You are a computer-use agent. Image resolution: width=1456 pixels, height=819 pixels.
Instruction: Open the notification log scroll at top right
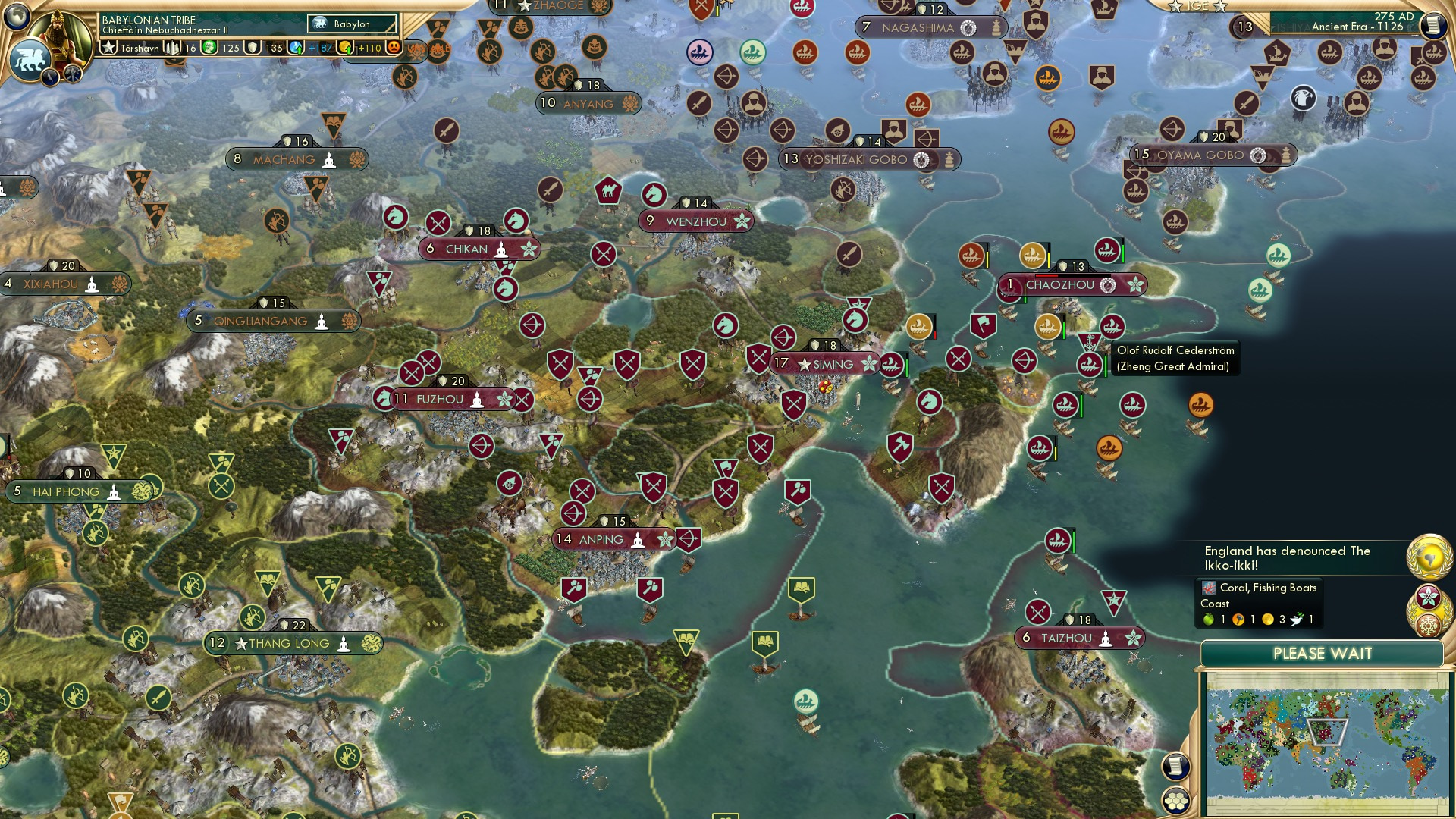coord(1434,27)
